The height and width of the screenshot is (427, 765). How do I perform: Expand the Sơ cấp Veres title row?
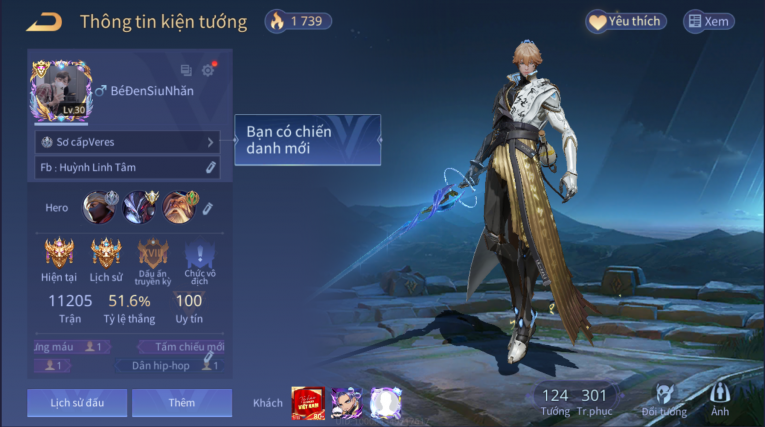127,142
